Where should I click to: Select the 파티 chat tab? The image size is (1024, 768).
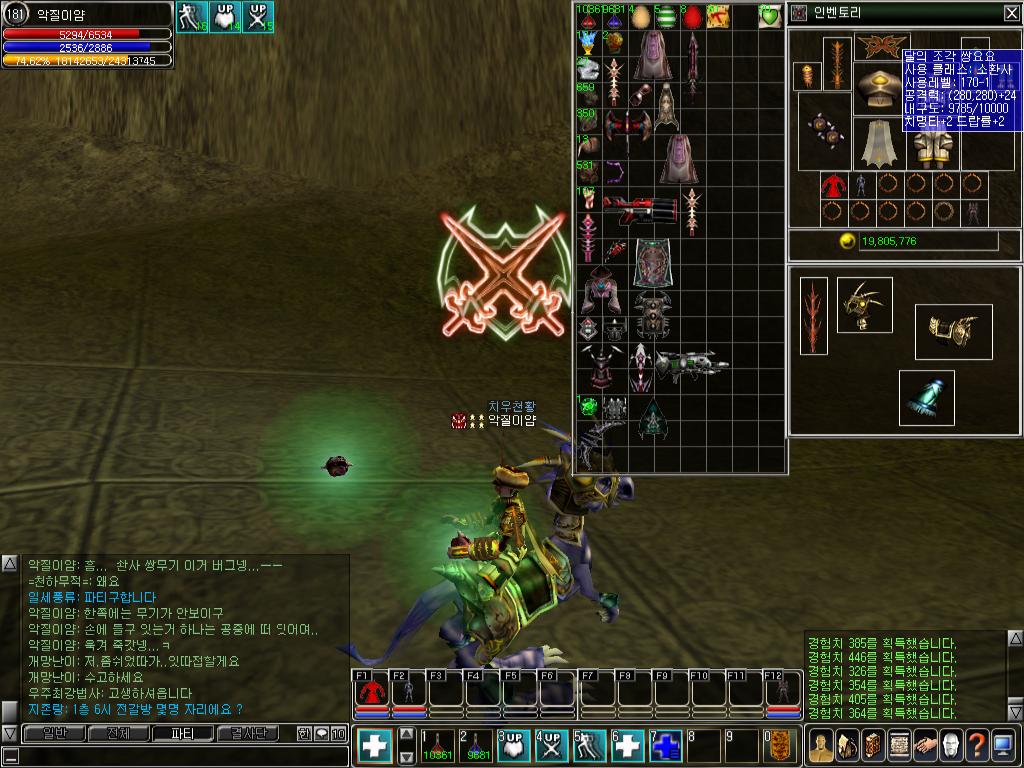click(182, 734)
